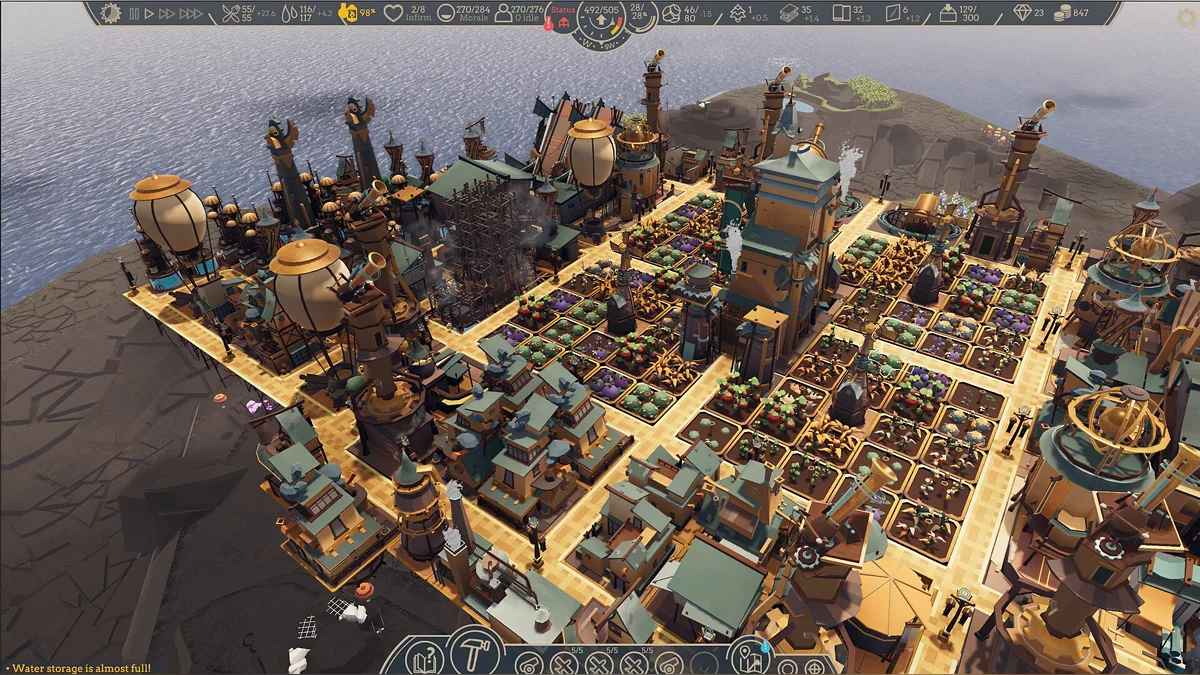The height and width of the screenshot is (675, 1200).
Task: Click the diamond gems resource icon
Action: pyautogui.click(x=1021, y=14)
